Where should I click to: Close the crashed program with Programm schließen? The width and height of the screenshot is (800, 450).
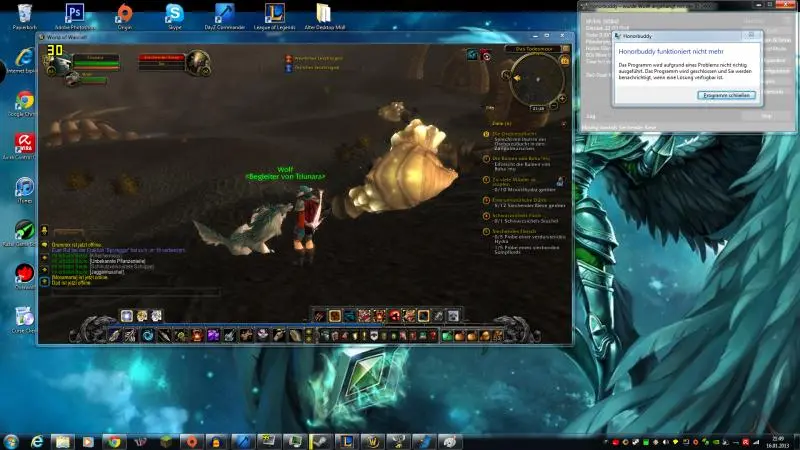pyautogui.click(x=727, y=95)
